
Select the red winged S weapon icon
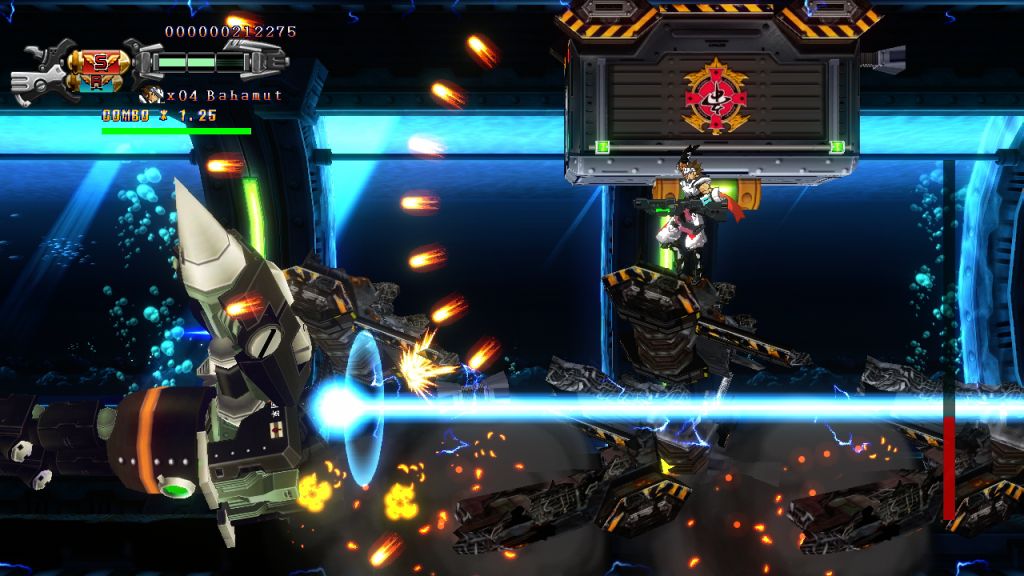100,60
